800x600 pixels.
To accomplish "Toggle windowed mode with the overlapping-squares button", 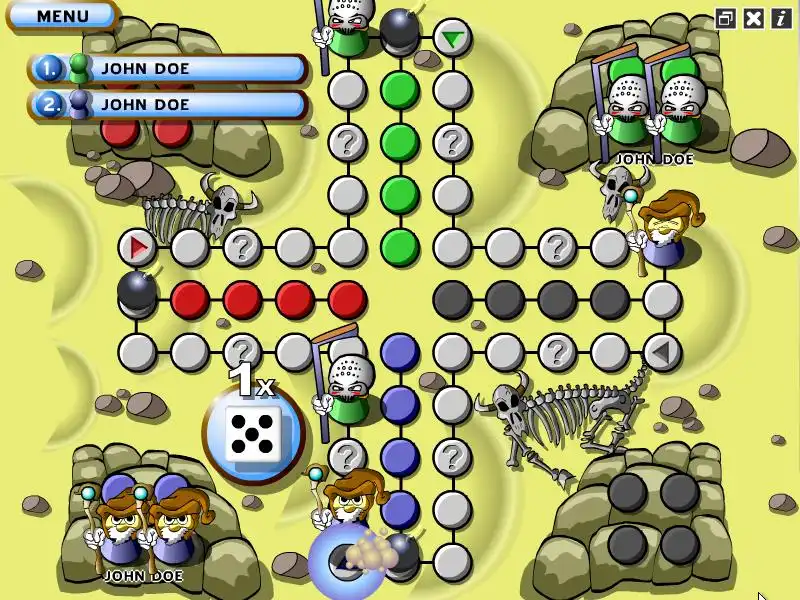I will tap(726, 18).
